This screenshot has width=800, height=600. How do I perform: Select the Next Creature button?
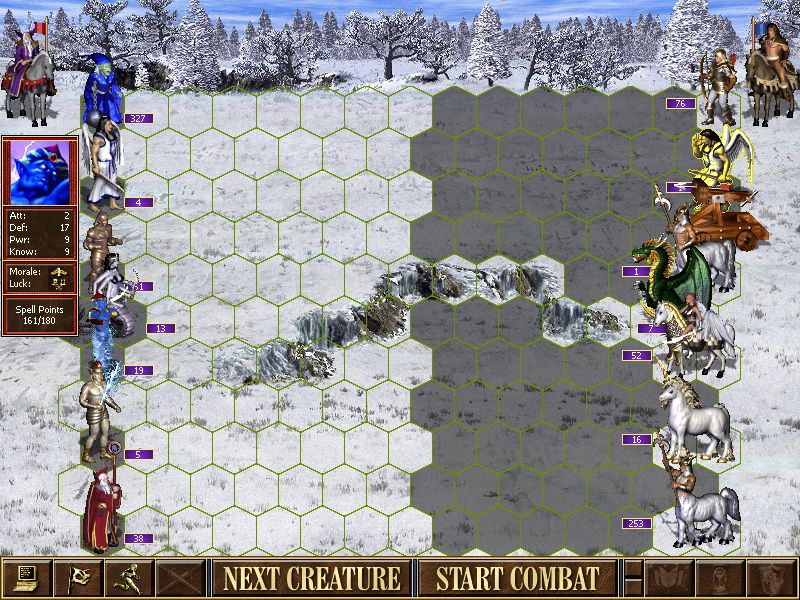[311, 578]
